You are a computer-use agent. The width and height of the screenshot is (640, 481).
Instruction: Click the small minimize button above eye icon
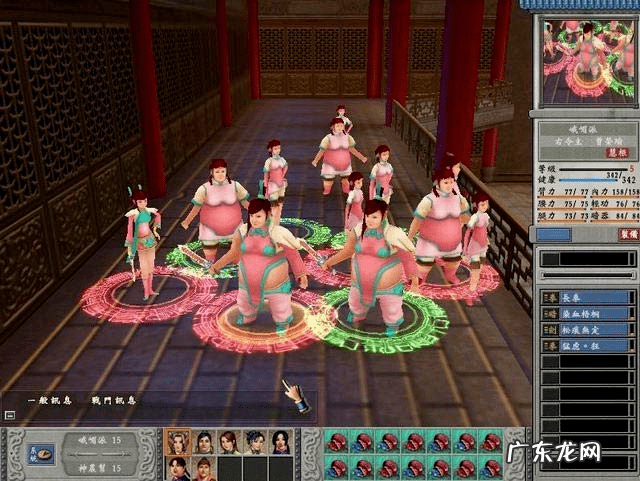[9, 413]
